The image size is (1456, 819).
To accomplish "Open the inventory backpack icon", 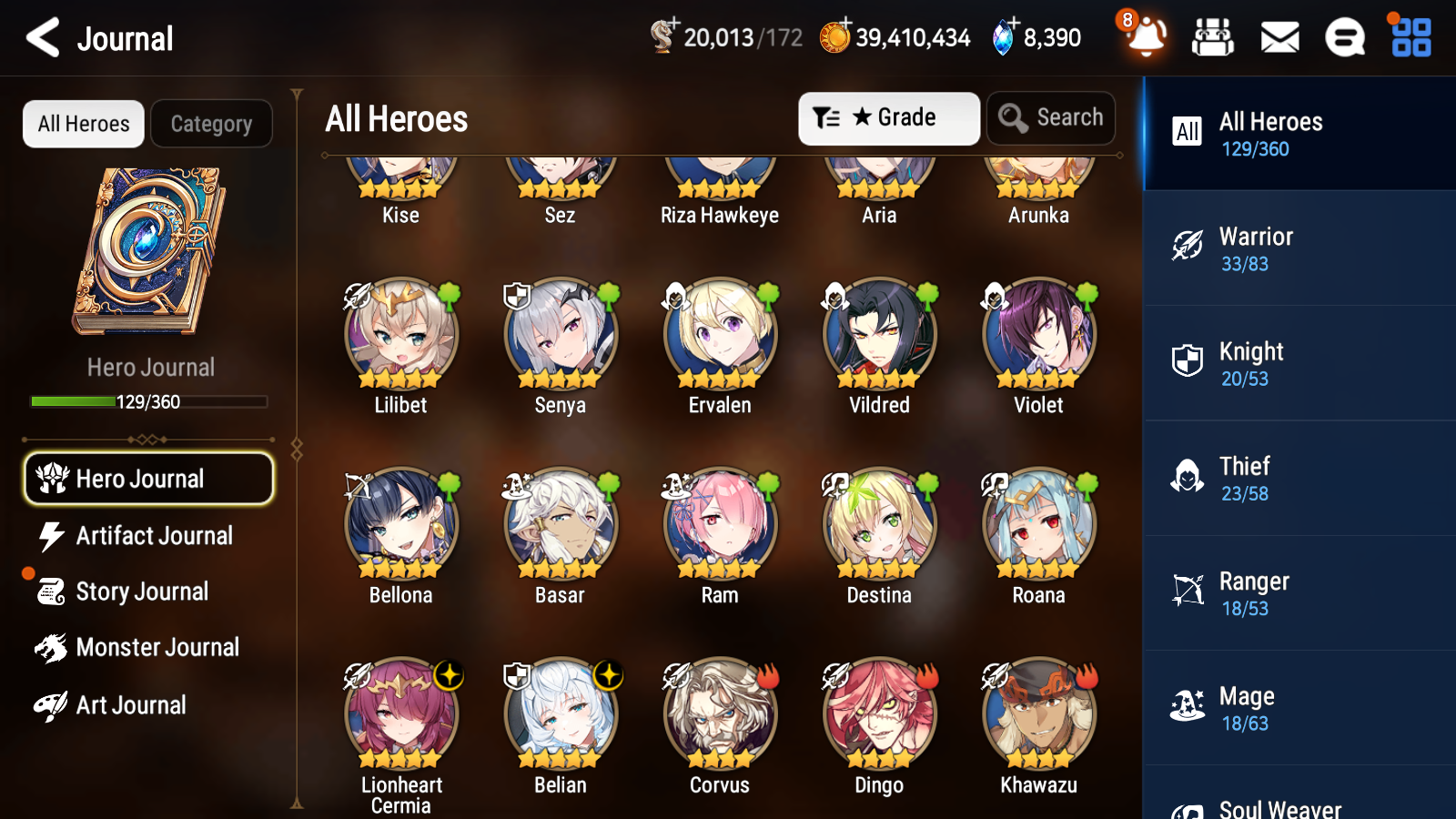I will click(x=1214, y=37).
